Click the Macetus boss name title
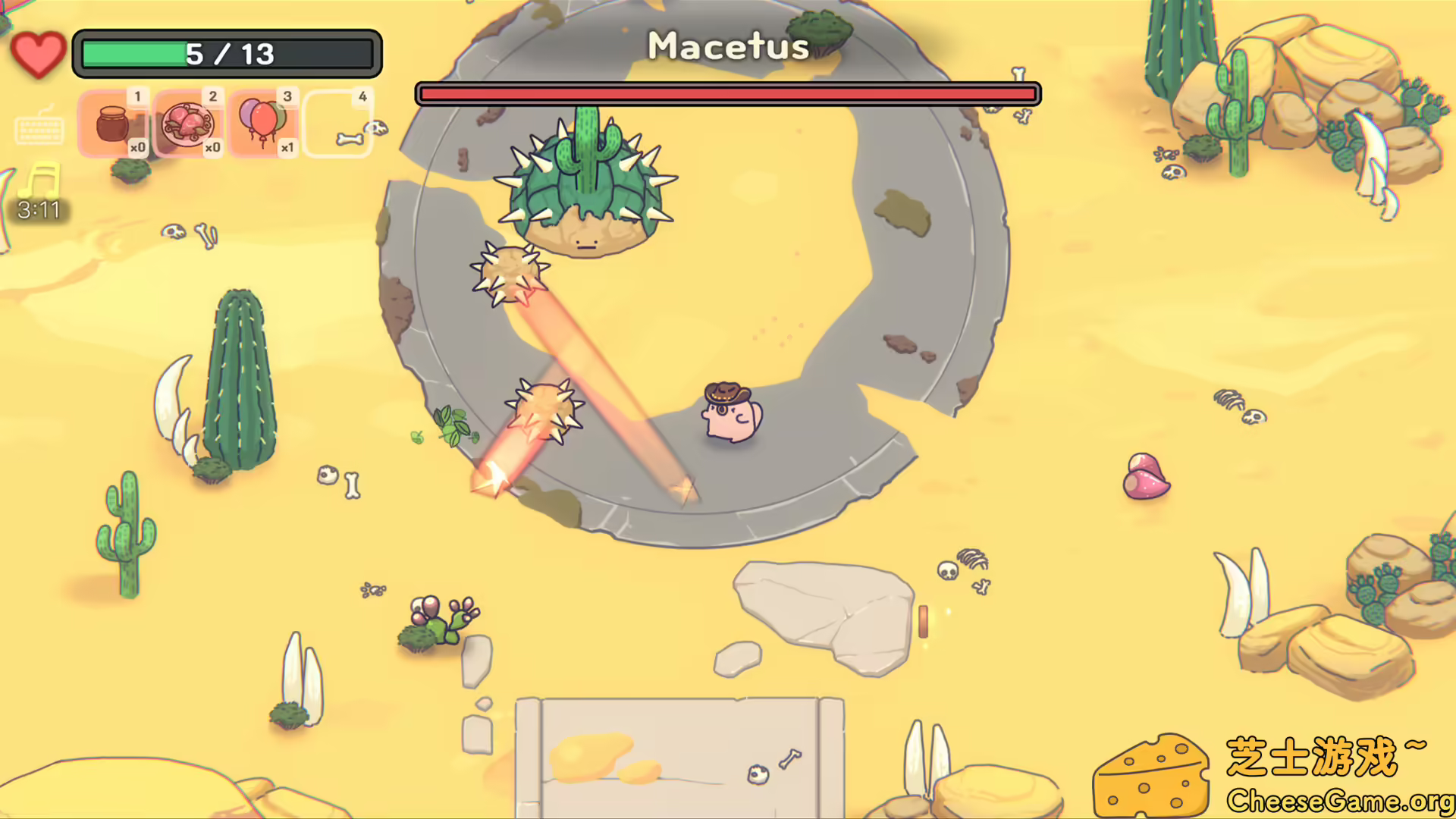The width and height of the screenshot is (1456, 819). click(726, 45)
